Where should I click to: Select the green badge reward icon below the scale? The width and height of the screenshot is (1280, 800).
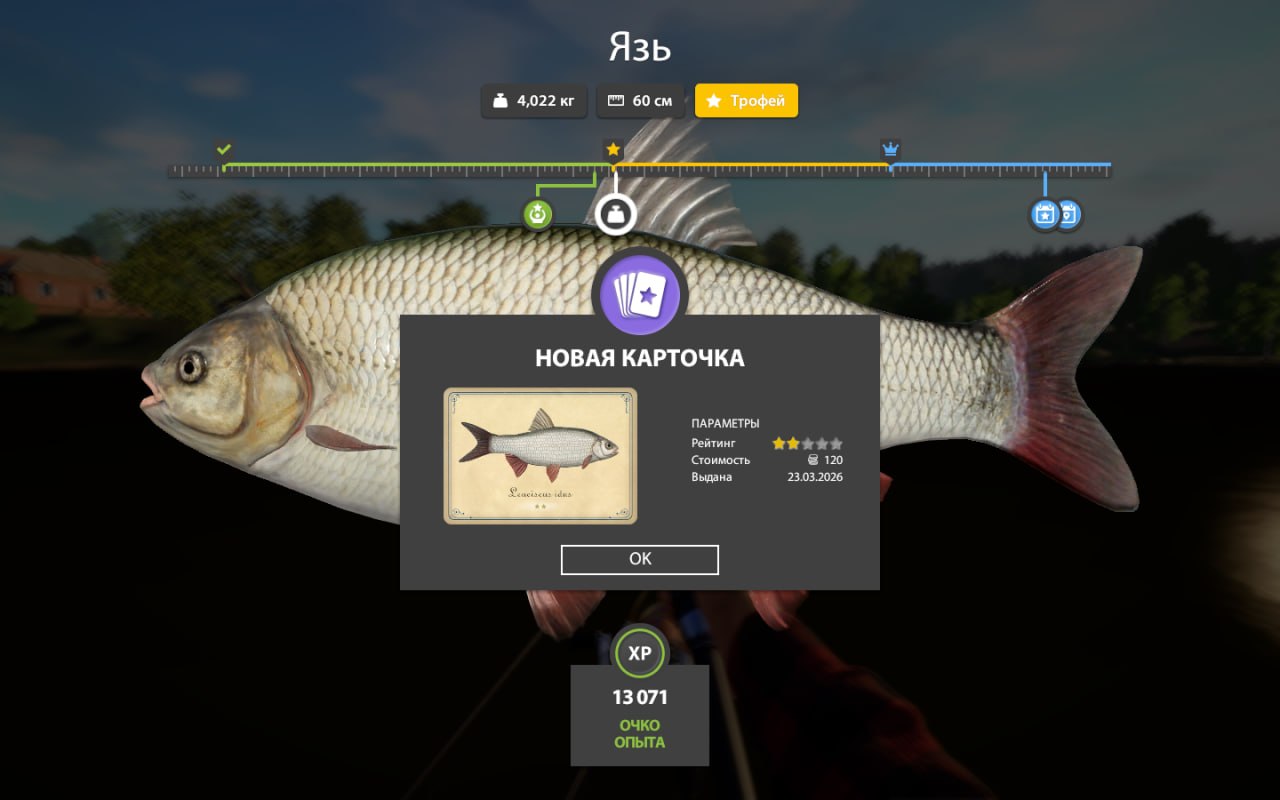pyautogui.click(x=537, y=213)
